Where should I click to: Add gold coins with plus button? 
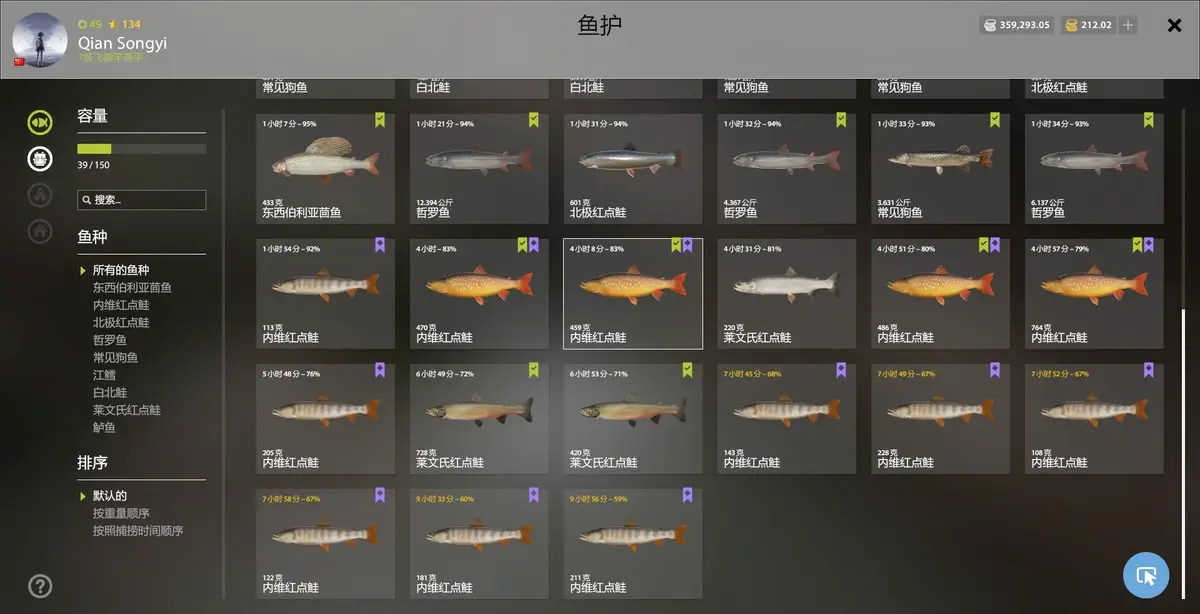pos(1128,25)
